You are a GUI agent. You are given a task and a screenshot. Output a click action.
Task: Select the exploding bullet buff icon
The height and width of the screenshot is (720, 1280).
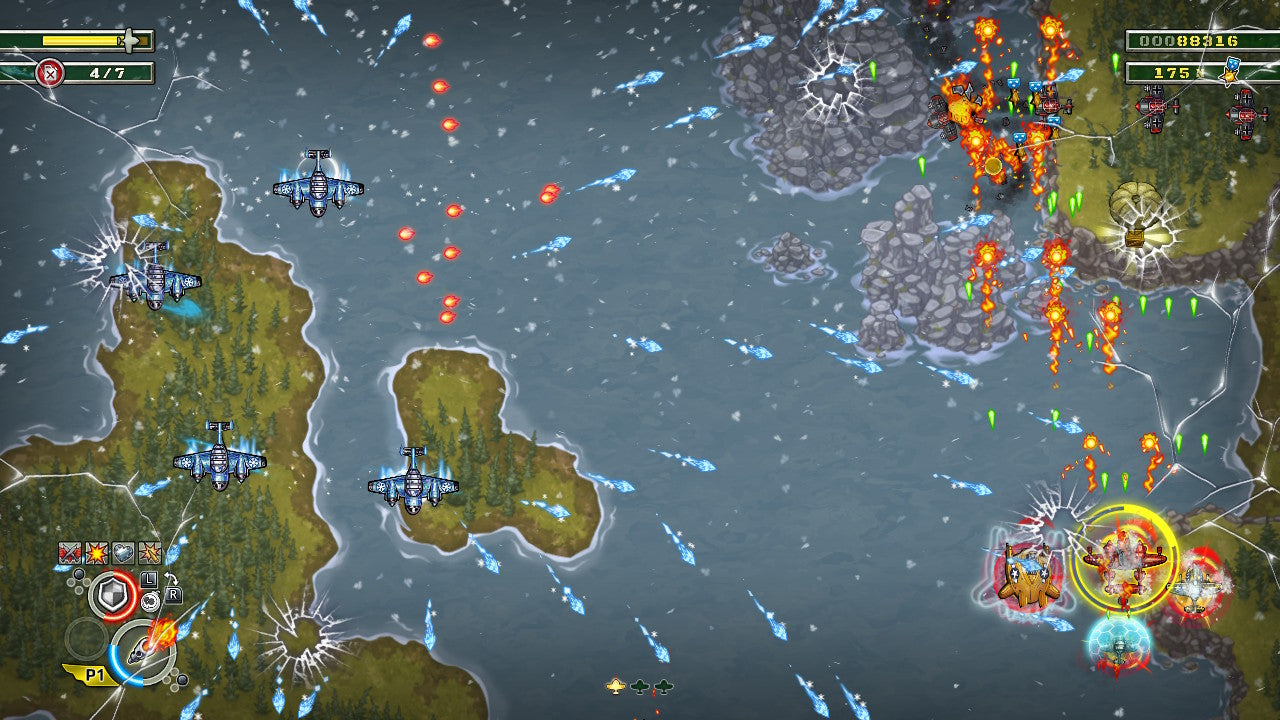coord(150,553)
